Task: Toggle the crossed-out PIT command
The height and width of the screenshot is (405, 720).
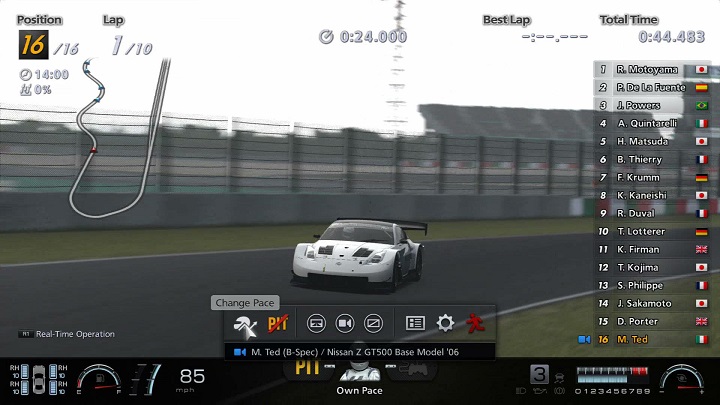Action: (x=277, y=323)
